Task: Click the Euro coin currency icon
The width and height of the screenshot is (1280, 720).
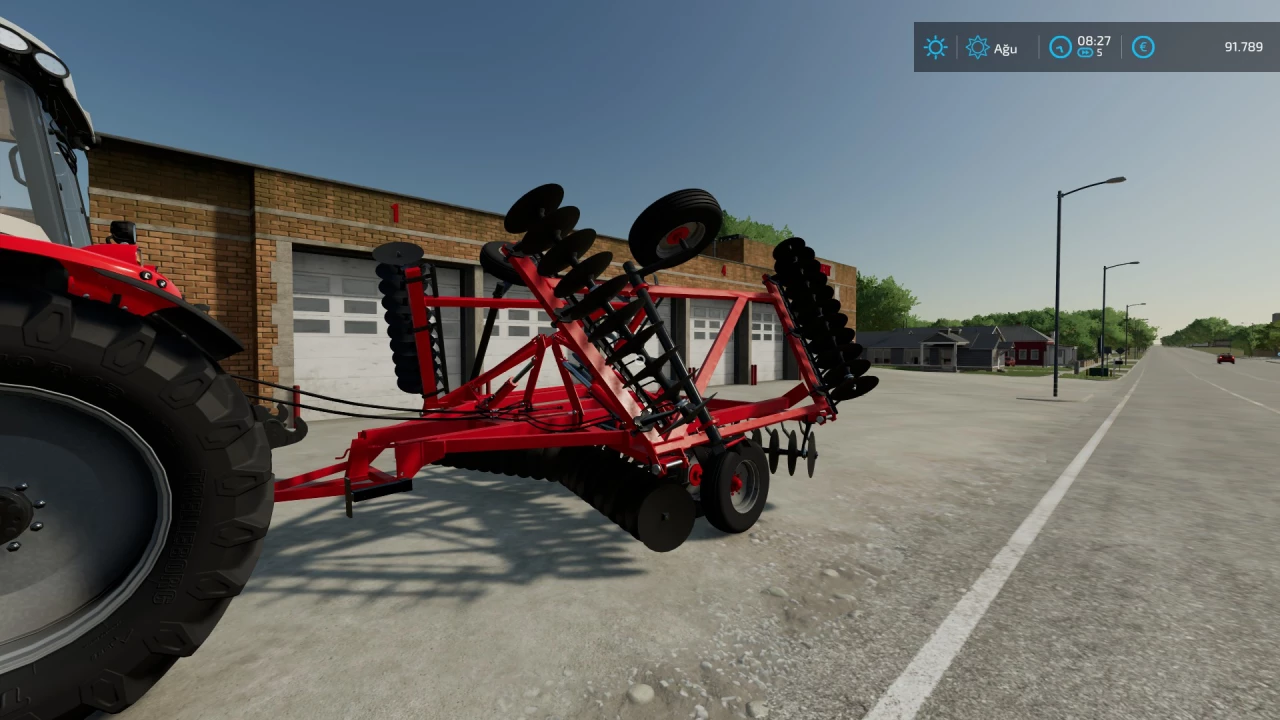Action: [x=1142, y=48]
